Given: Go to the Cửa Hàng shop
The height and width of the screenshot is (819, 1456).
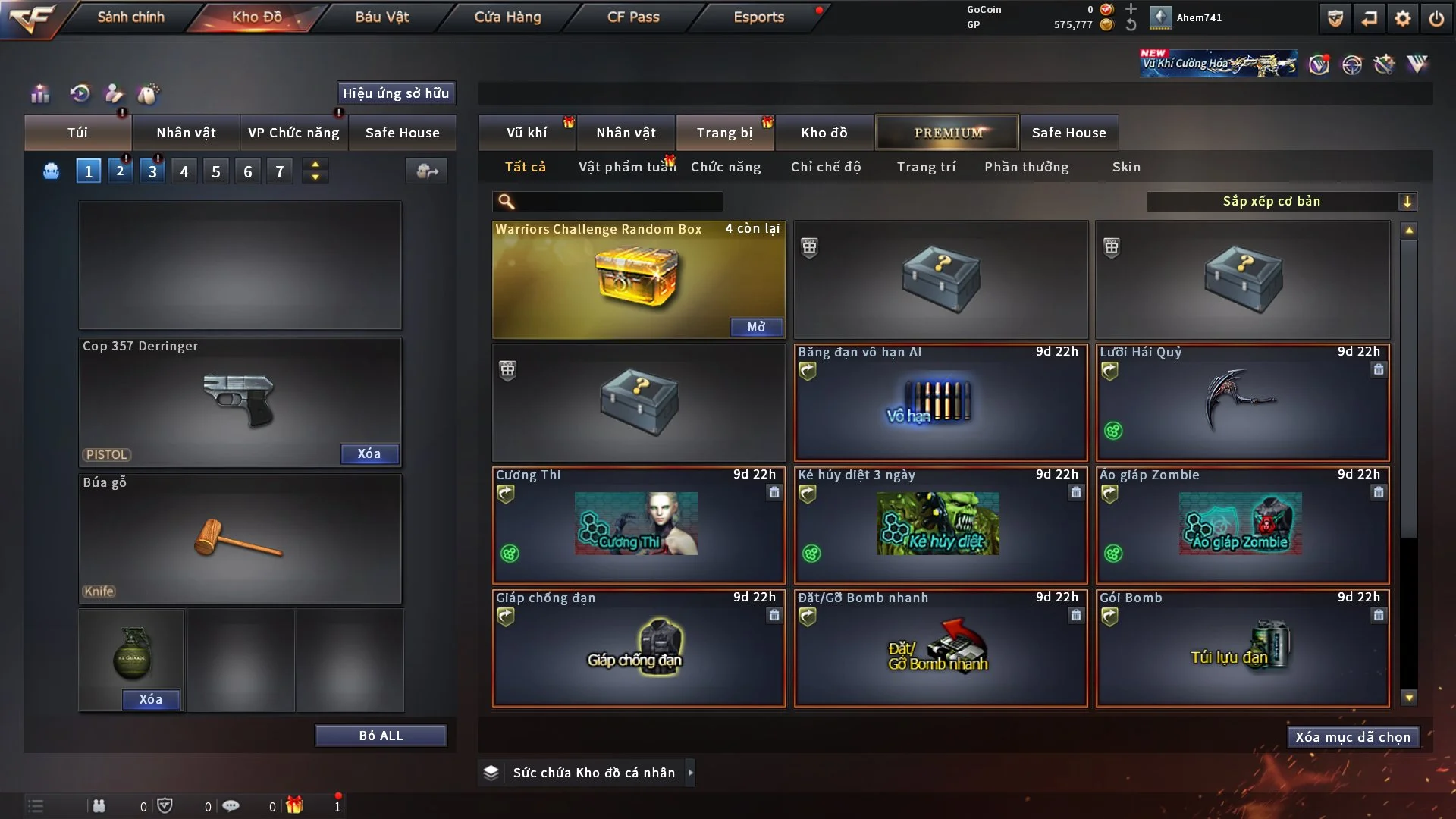Looking at the screenshot, I should point(507,17).
